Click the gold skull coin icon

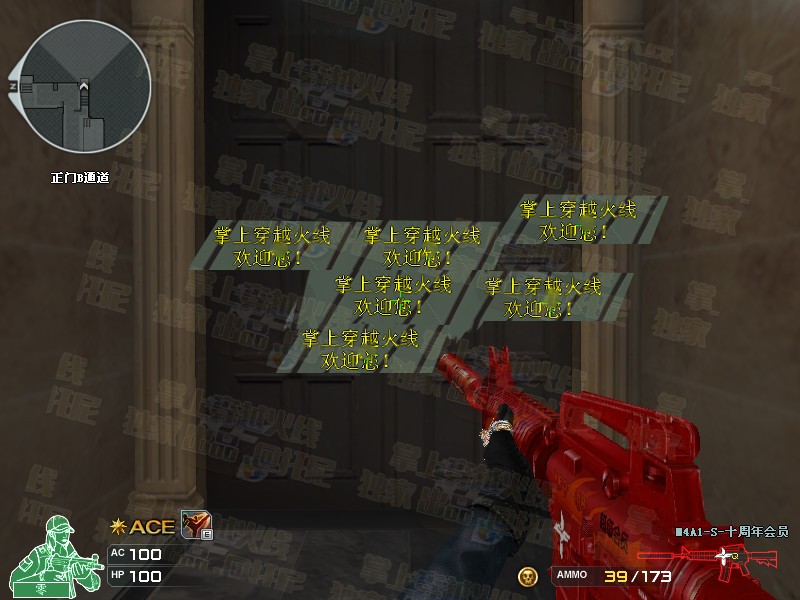tap(527, 575)
